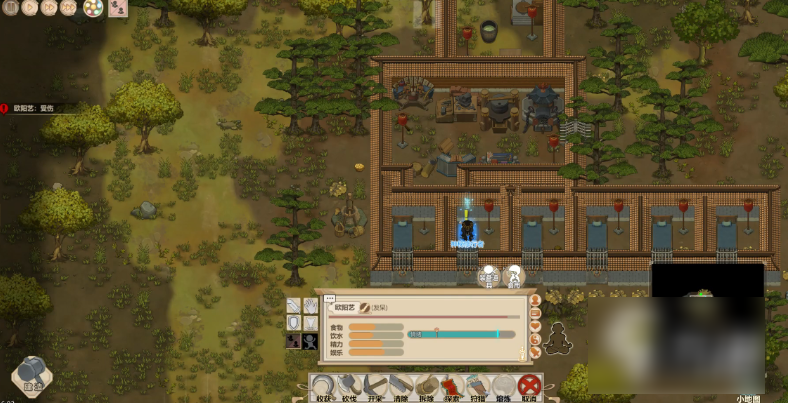Open the character portrait tab on panel
This screenshot has width=788, height=403.
tap(537, 299)
